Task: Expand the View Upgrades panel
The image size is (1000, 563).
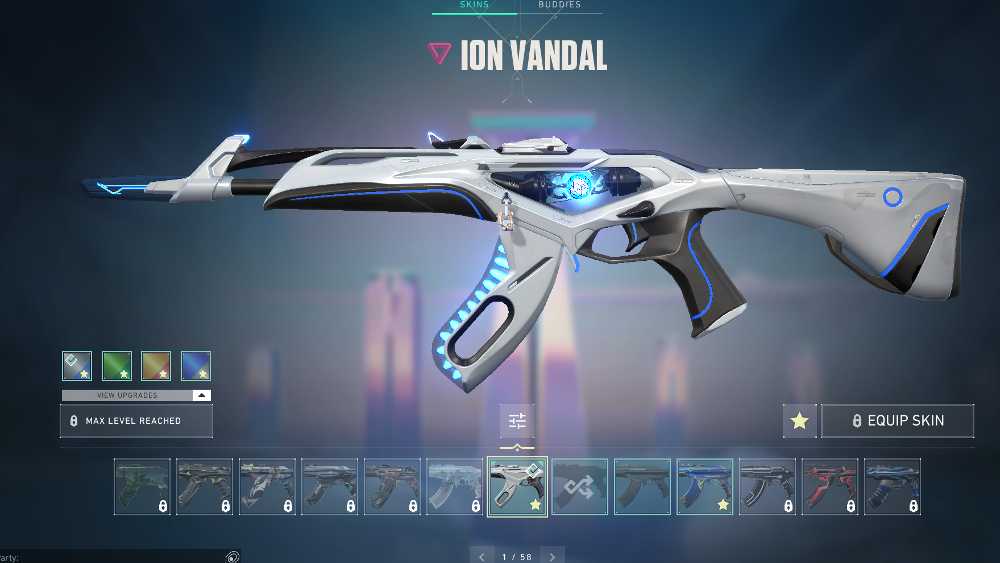Action: click(136, 395)
